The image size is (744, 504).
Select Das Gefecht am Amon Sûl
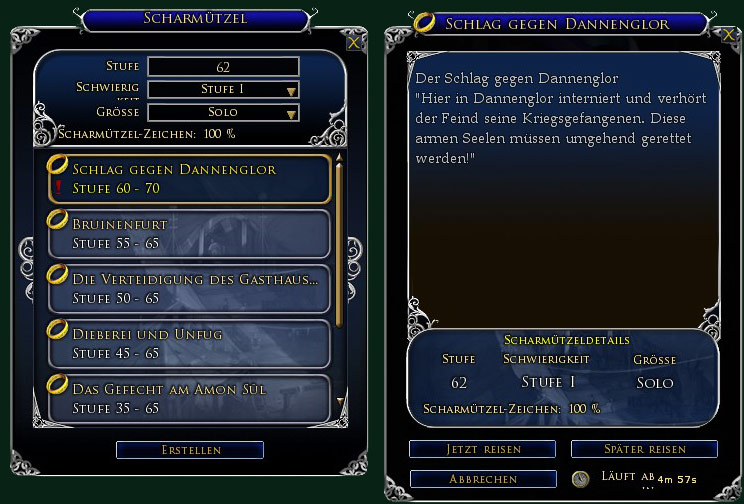click(189, 395)
